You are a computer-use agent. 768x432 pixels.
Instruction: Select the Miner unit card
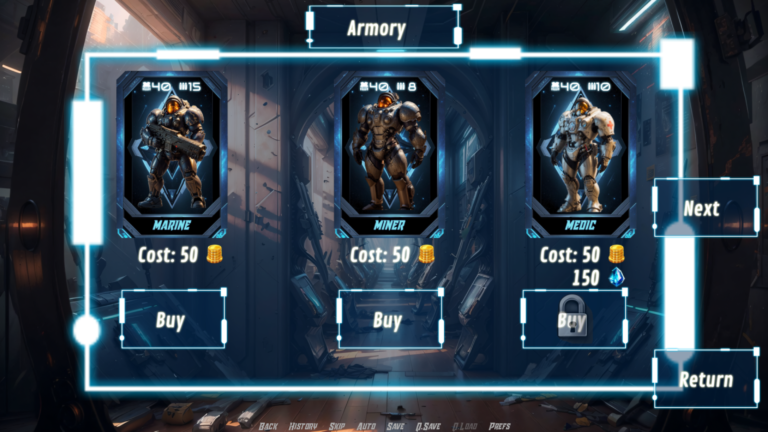(389, 152)
